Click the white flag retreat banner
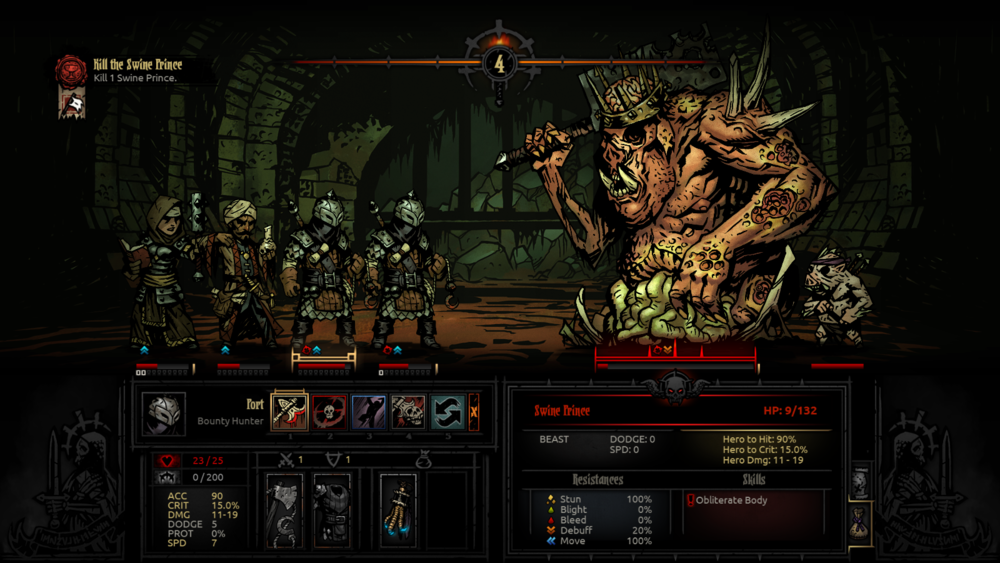Viewport: 1000px width, 563px height. pyautogui.click(x=73, y=103)
